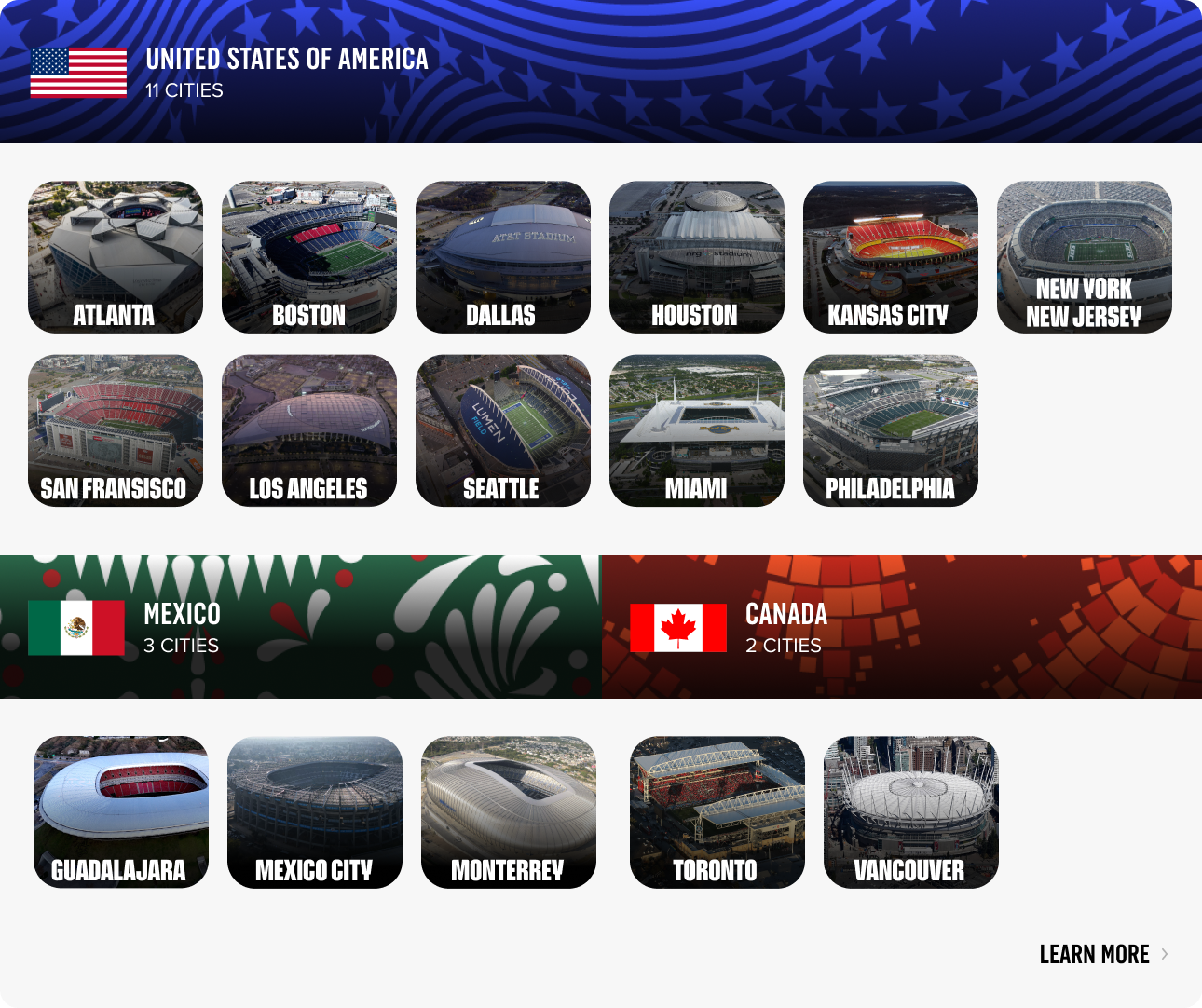Select the Kansas City stadium card

(891, 256)
